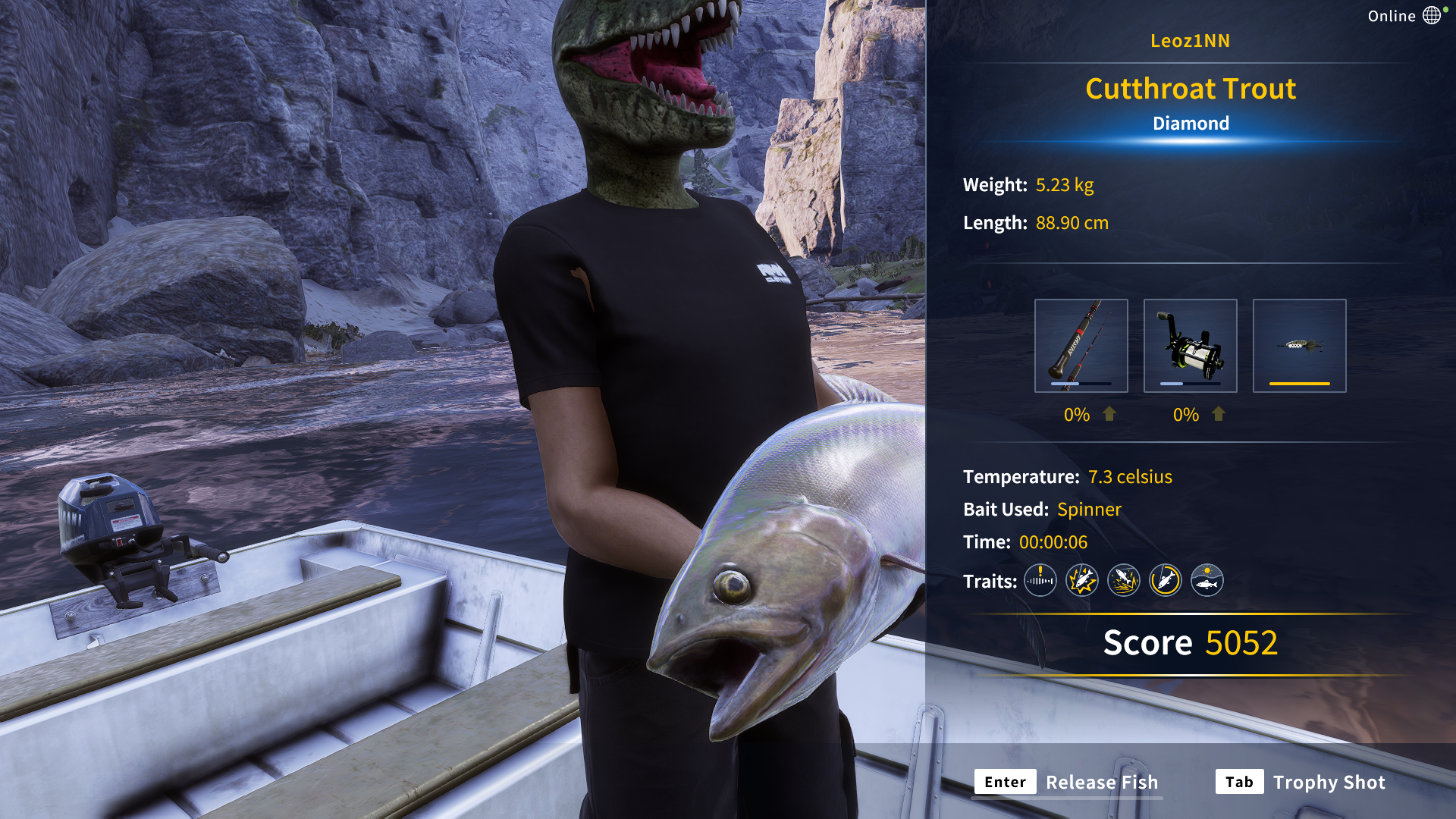Click the reel's upgrade arrow
This screenshot has width=1456, height=819.
point(1219,414)
